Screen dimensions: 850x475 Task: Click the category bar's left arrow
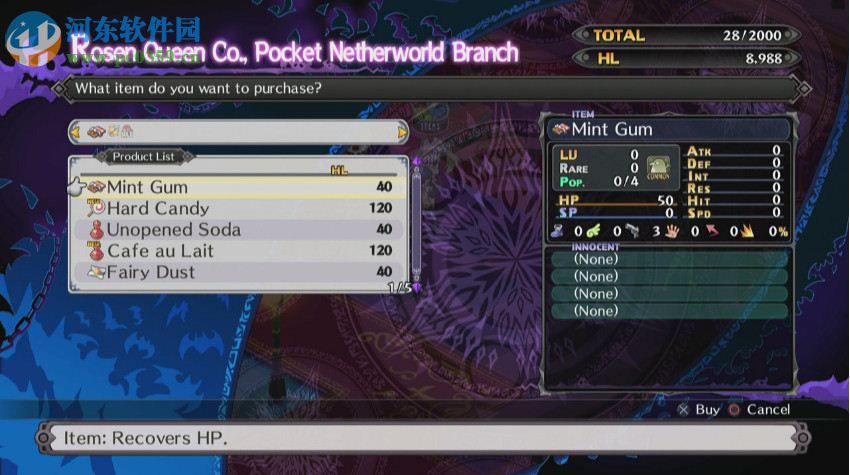point(74,132)
